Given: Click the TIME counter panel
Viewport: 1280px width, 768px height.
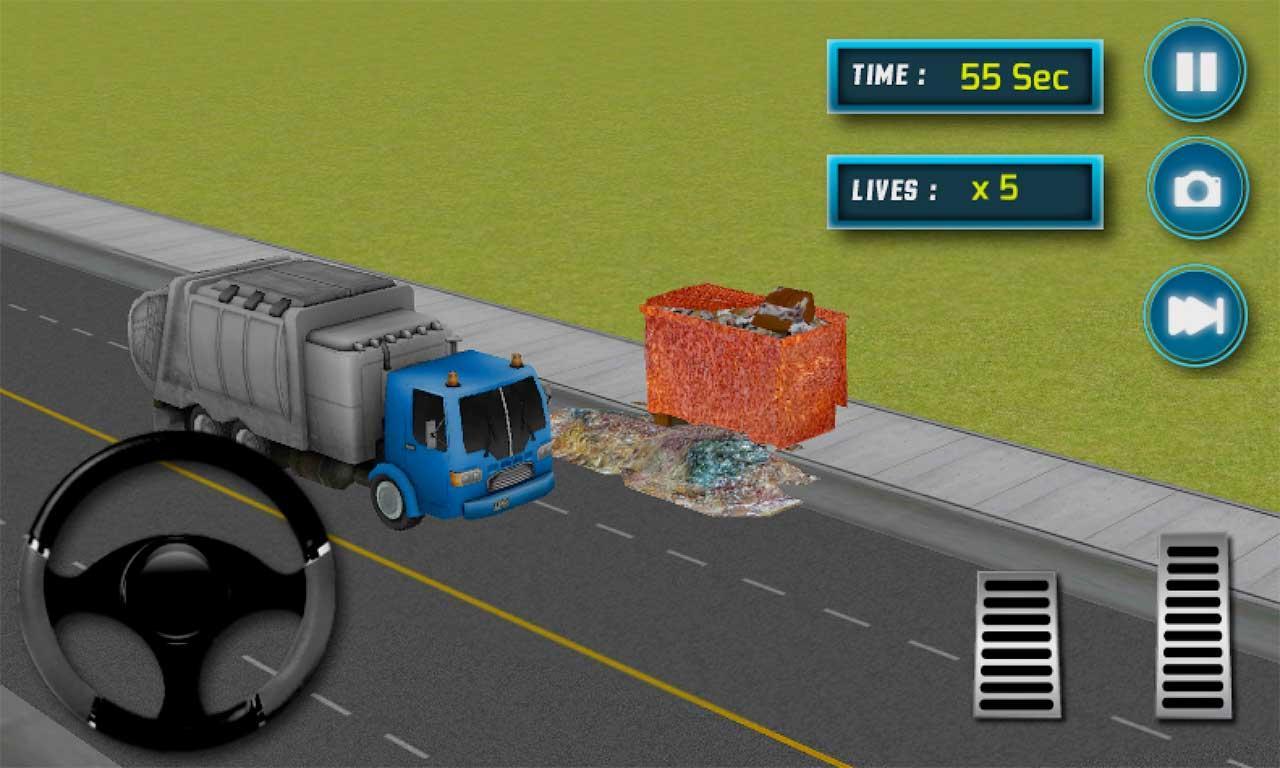Looking at the screenshot, I should [x=965, y=75].
